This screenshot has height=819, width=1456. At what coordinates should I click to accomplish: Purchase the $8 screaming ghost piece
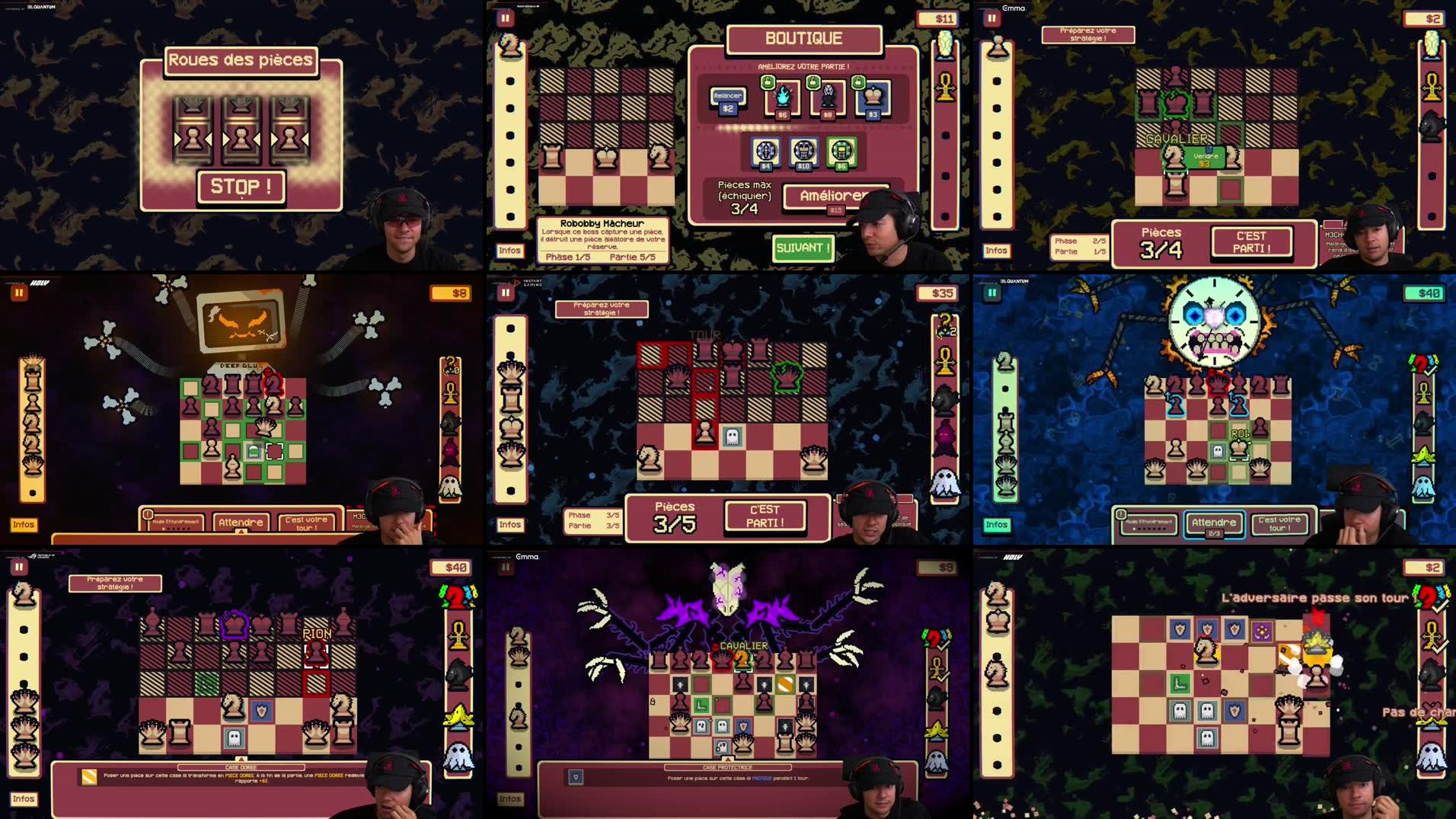click(x=828, y=97)
